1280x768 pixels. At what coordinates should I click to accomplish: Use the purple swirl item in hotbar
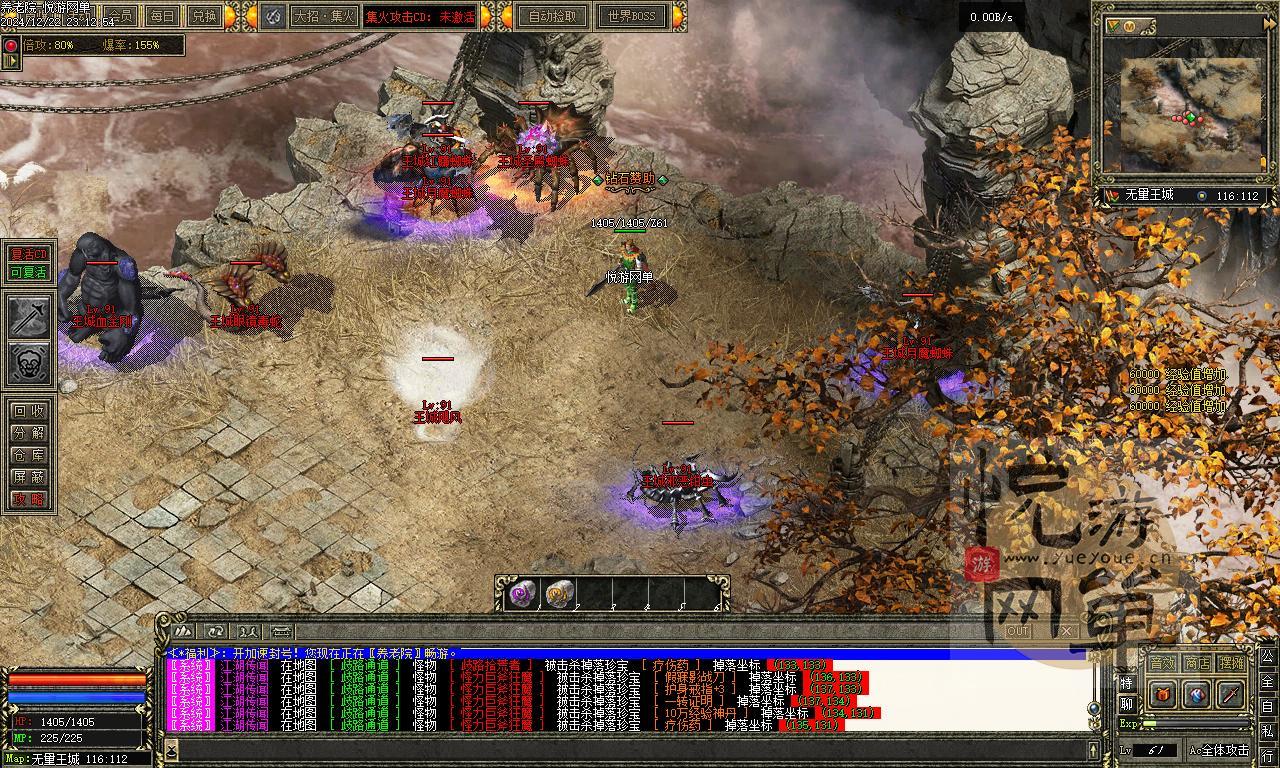pos(523,594)
